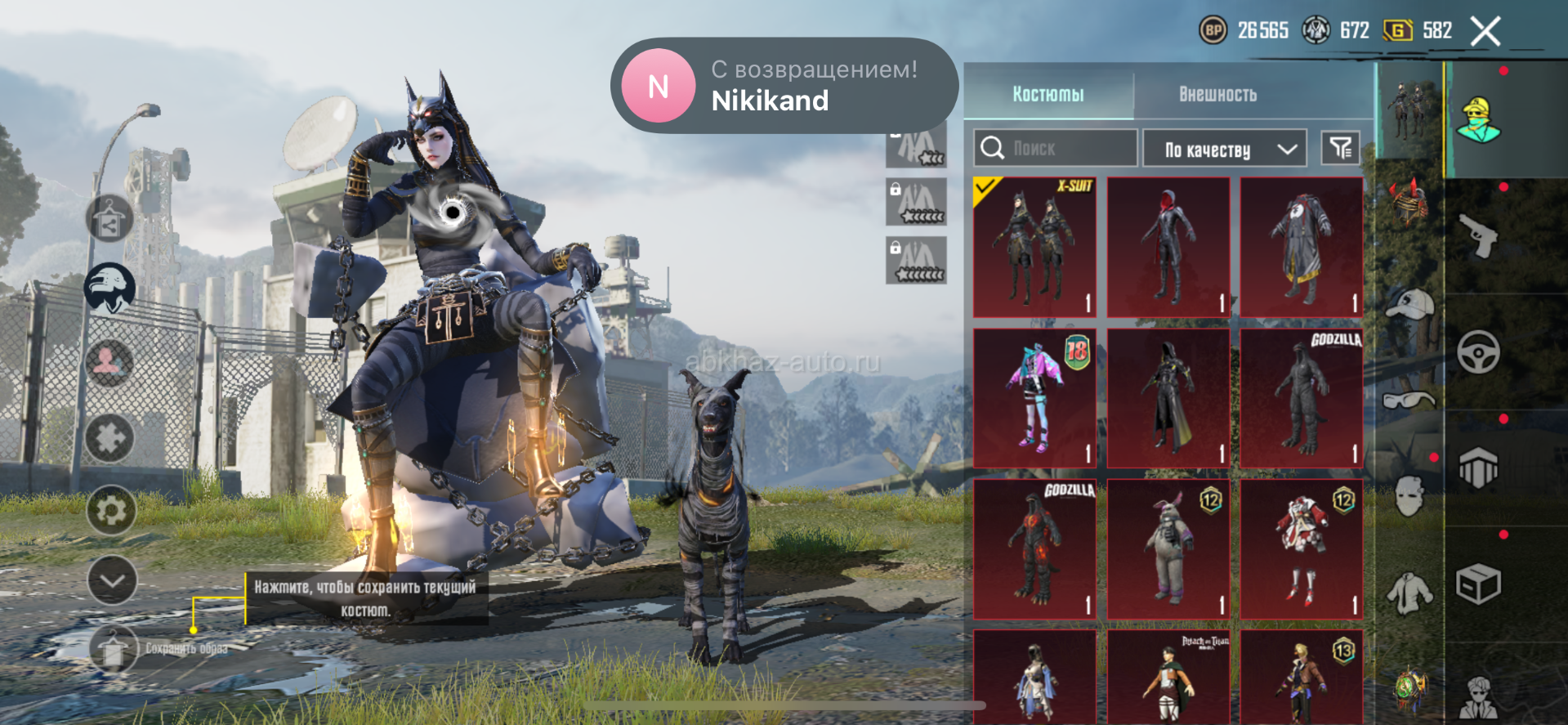
Task: Tap the Nikikand welcome-back notification banner
Action: (x=784, y=85)
